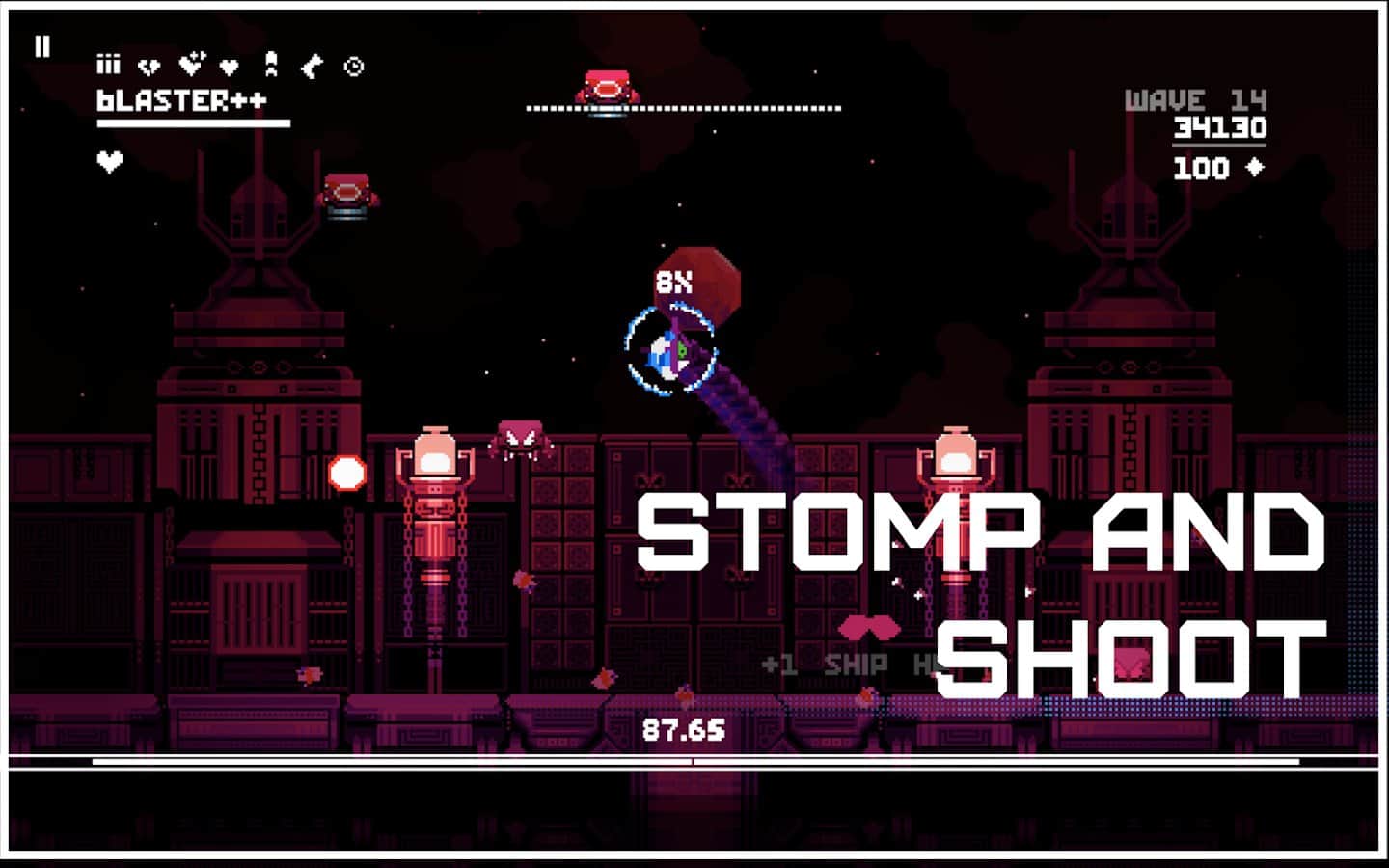
Task: Click the lightning bolt power-up icon
Action: pos(312,66)
